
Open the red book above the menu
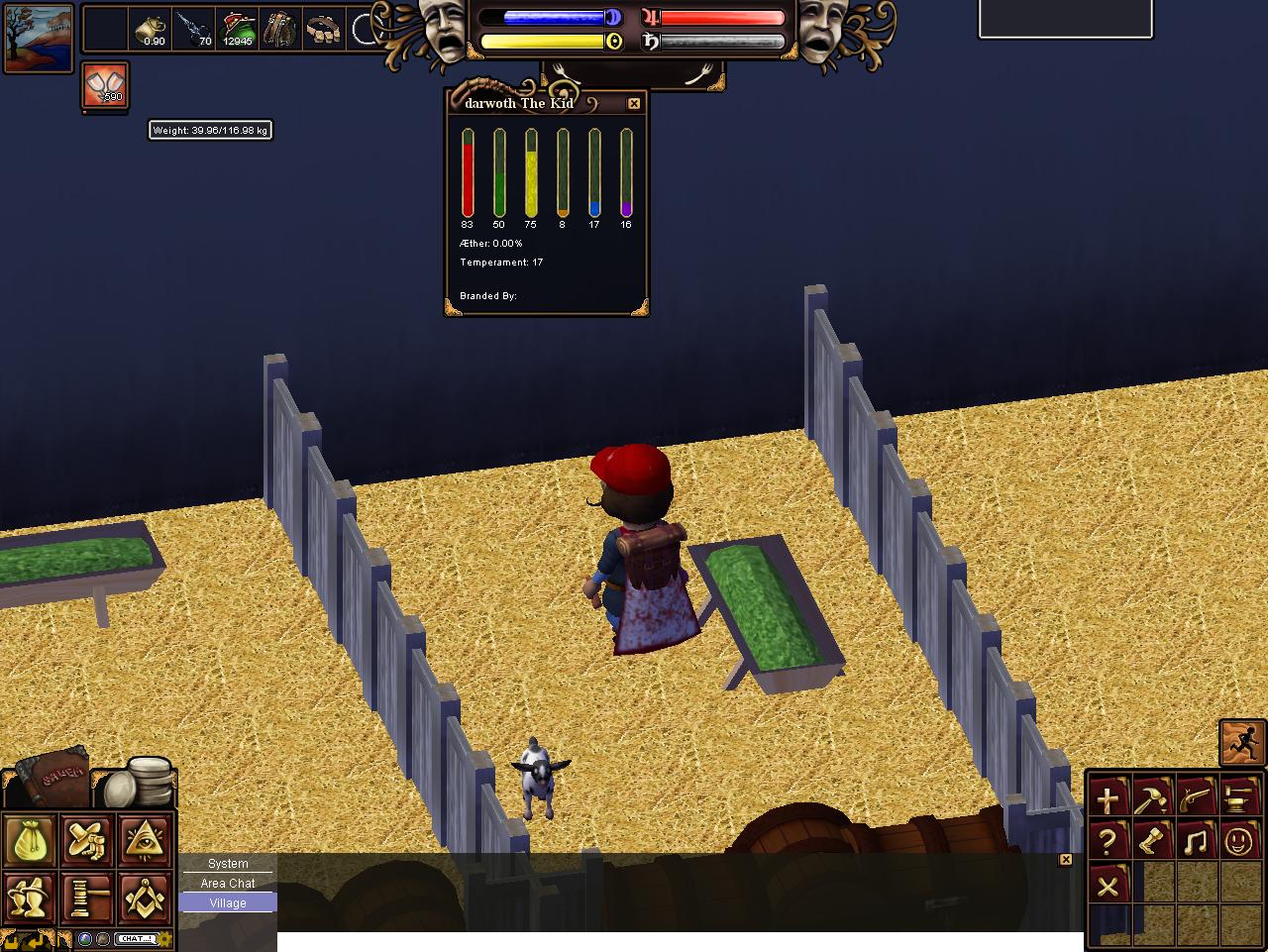pos(56,771)
